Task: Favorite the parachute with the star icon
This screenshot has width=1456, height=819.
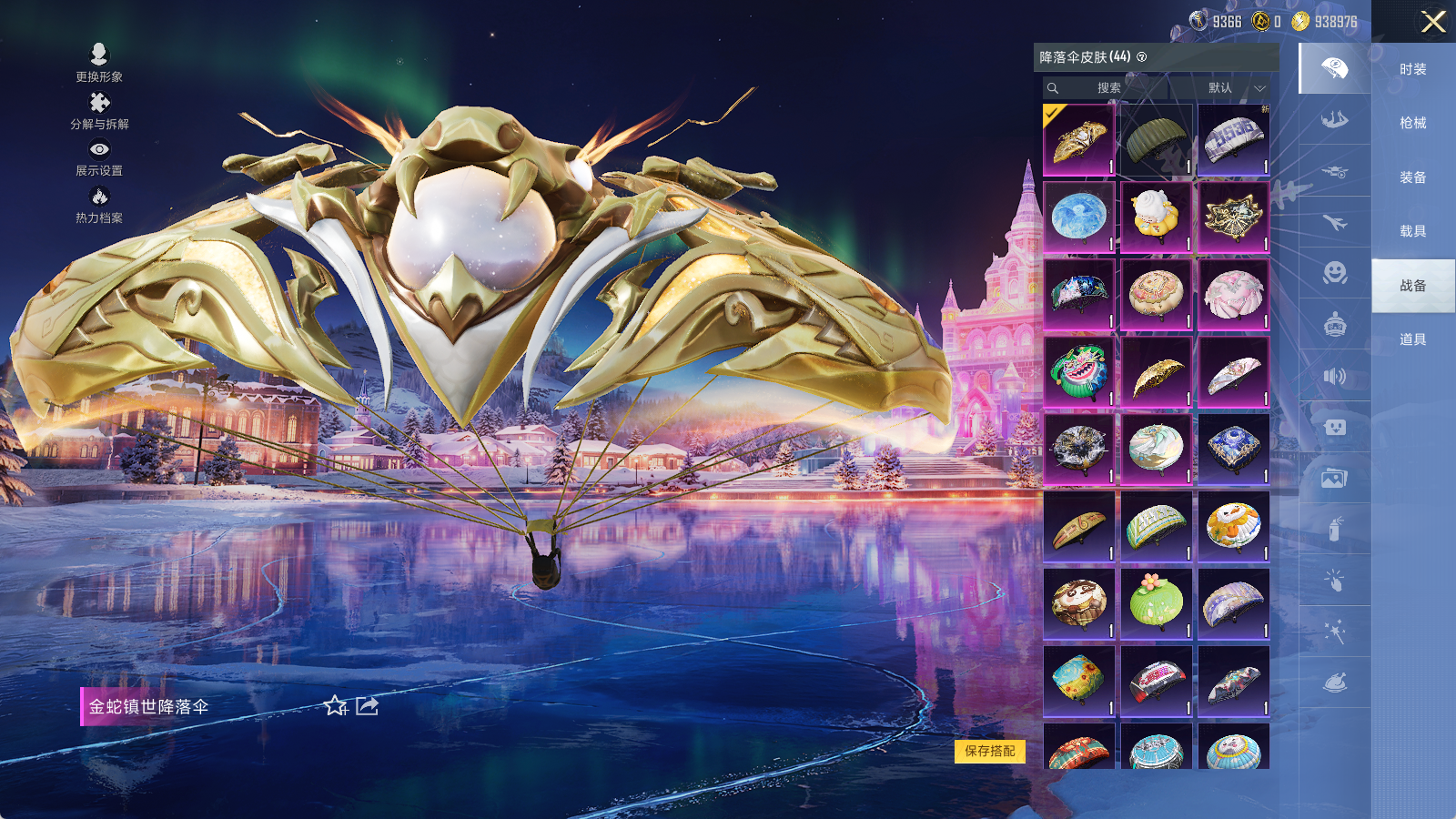Action: coord(336,706)
